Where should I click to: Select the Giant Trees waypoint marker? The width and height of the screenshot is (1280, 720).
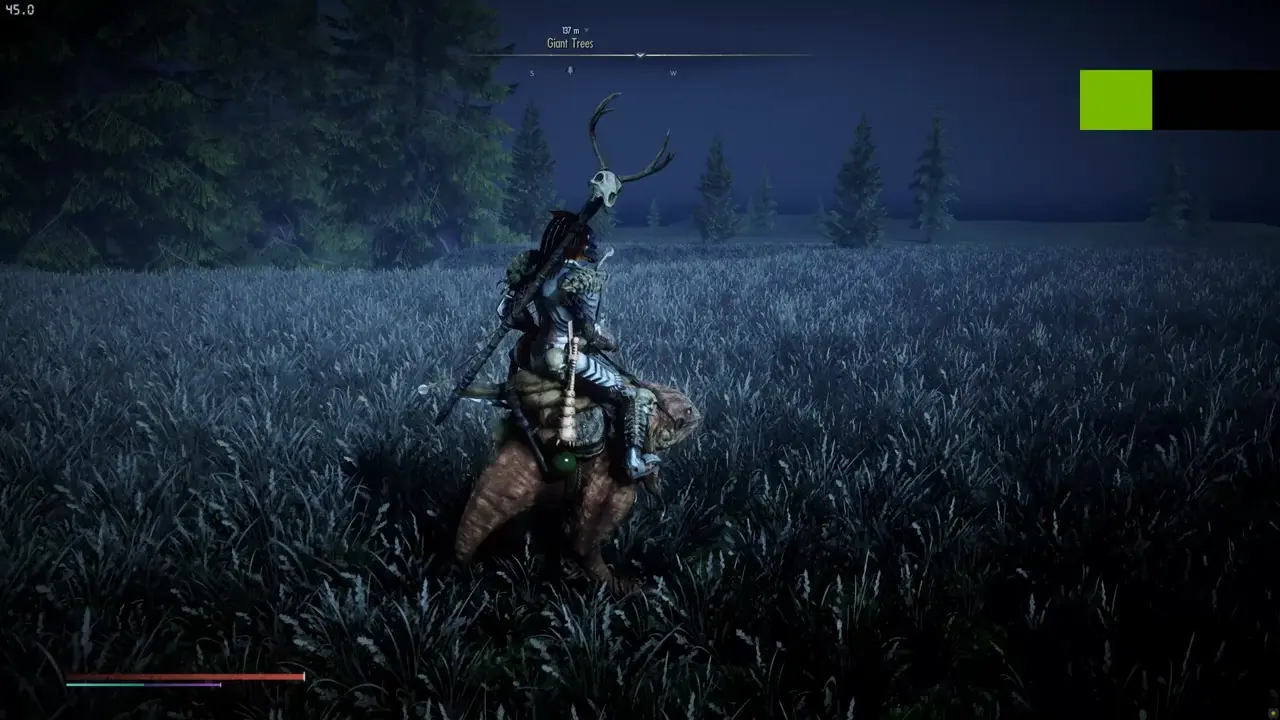[x=570, y=43]
